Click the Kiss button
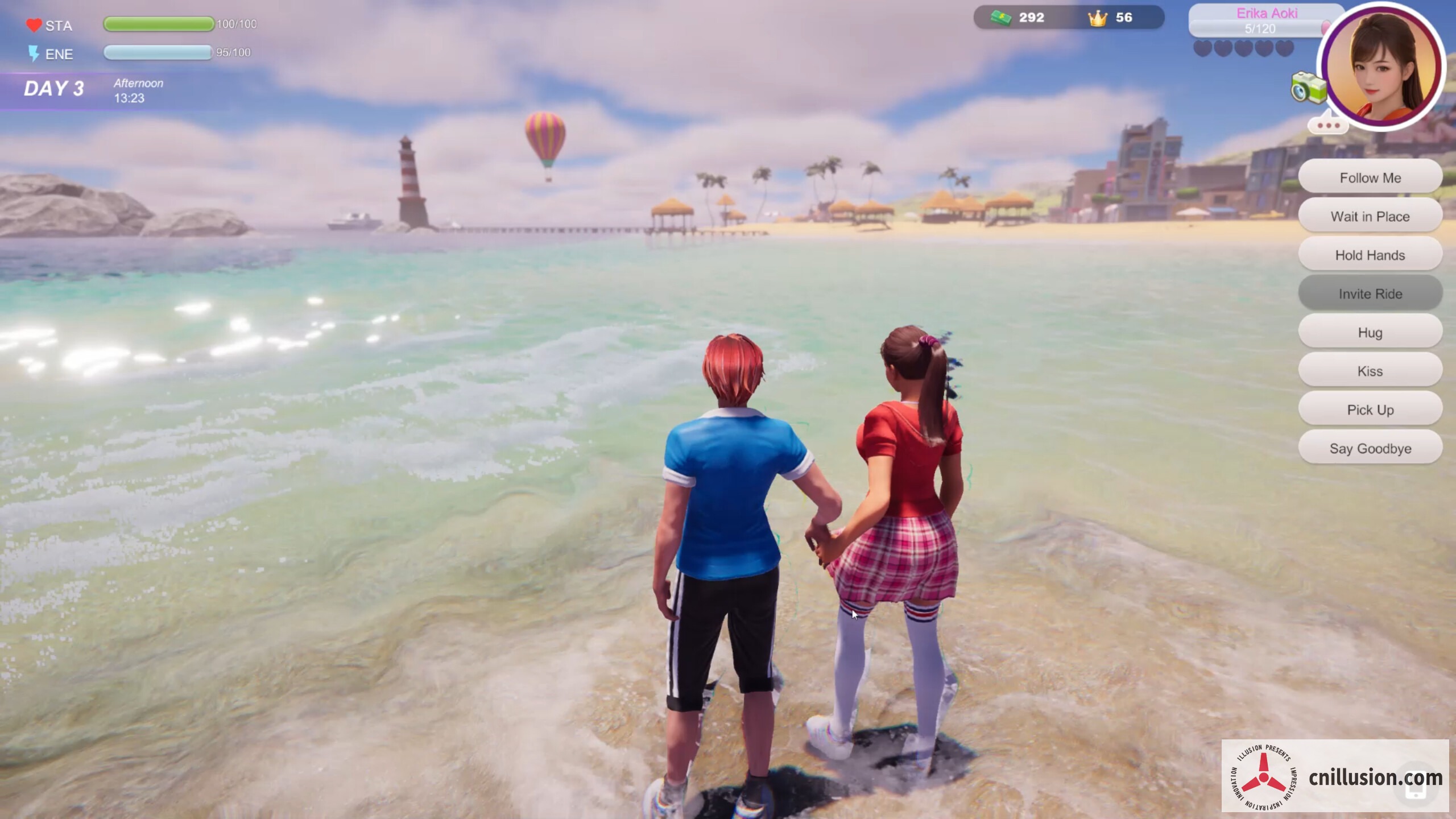This screenshot has width=1456, height=819. 1370,371
